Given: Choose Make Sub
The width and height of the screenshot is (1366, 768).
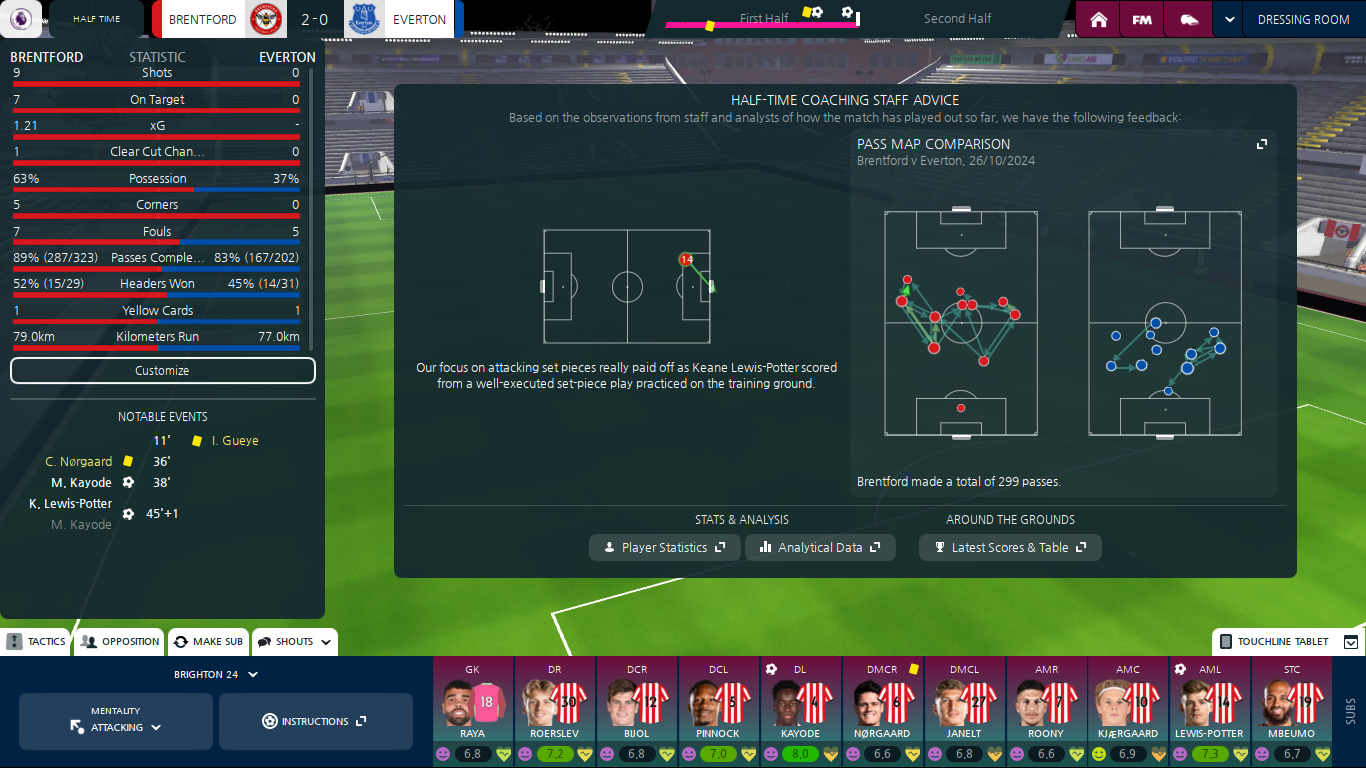Looking at the screenshot, I should (208, 642).
